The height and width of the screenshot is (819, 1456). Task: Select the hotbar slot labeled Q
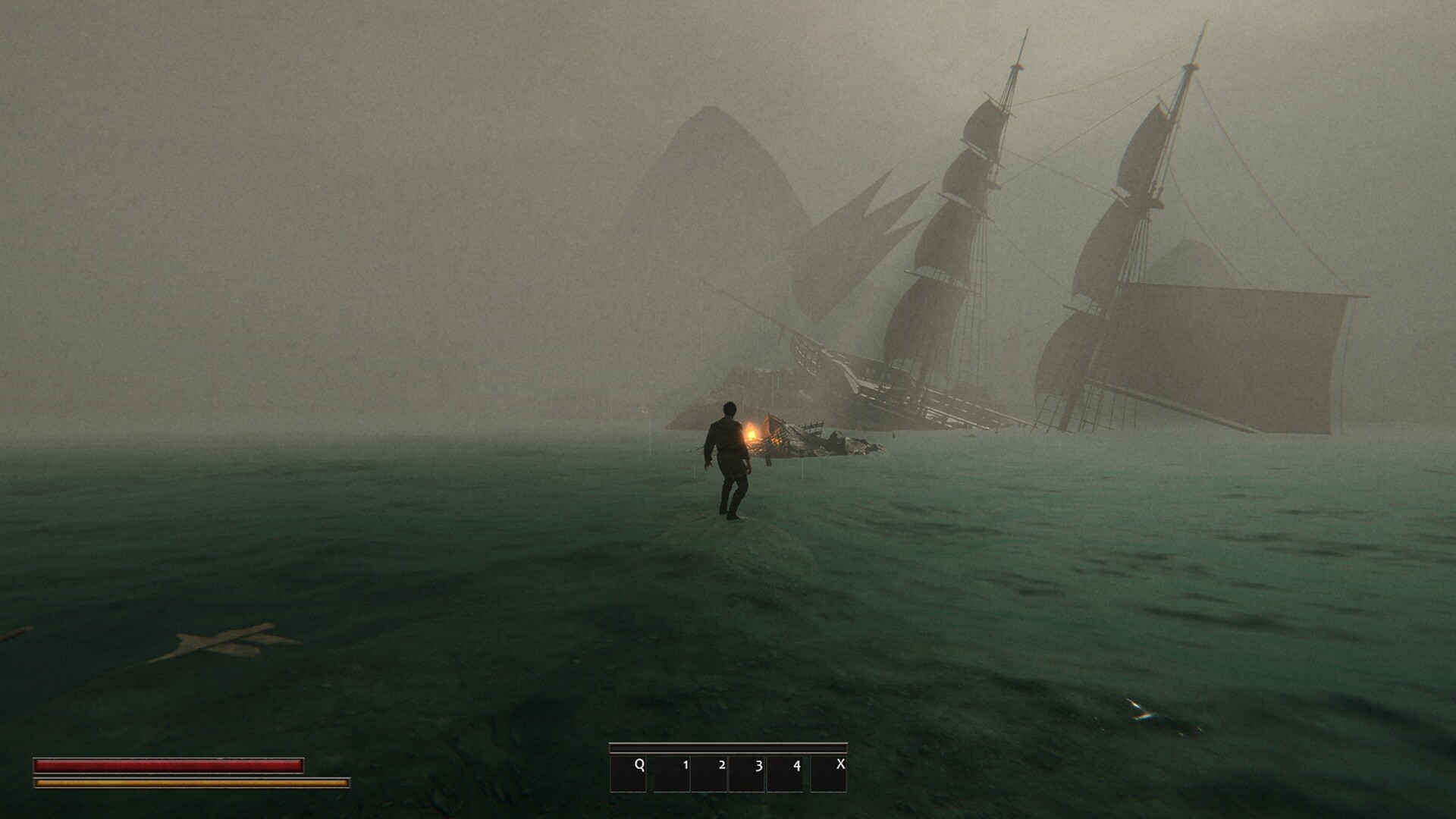tap(628, 773)
